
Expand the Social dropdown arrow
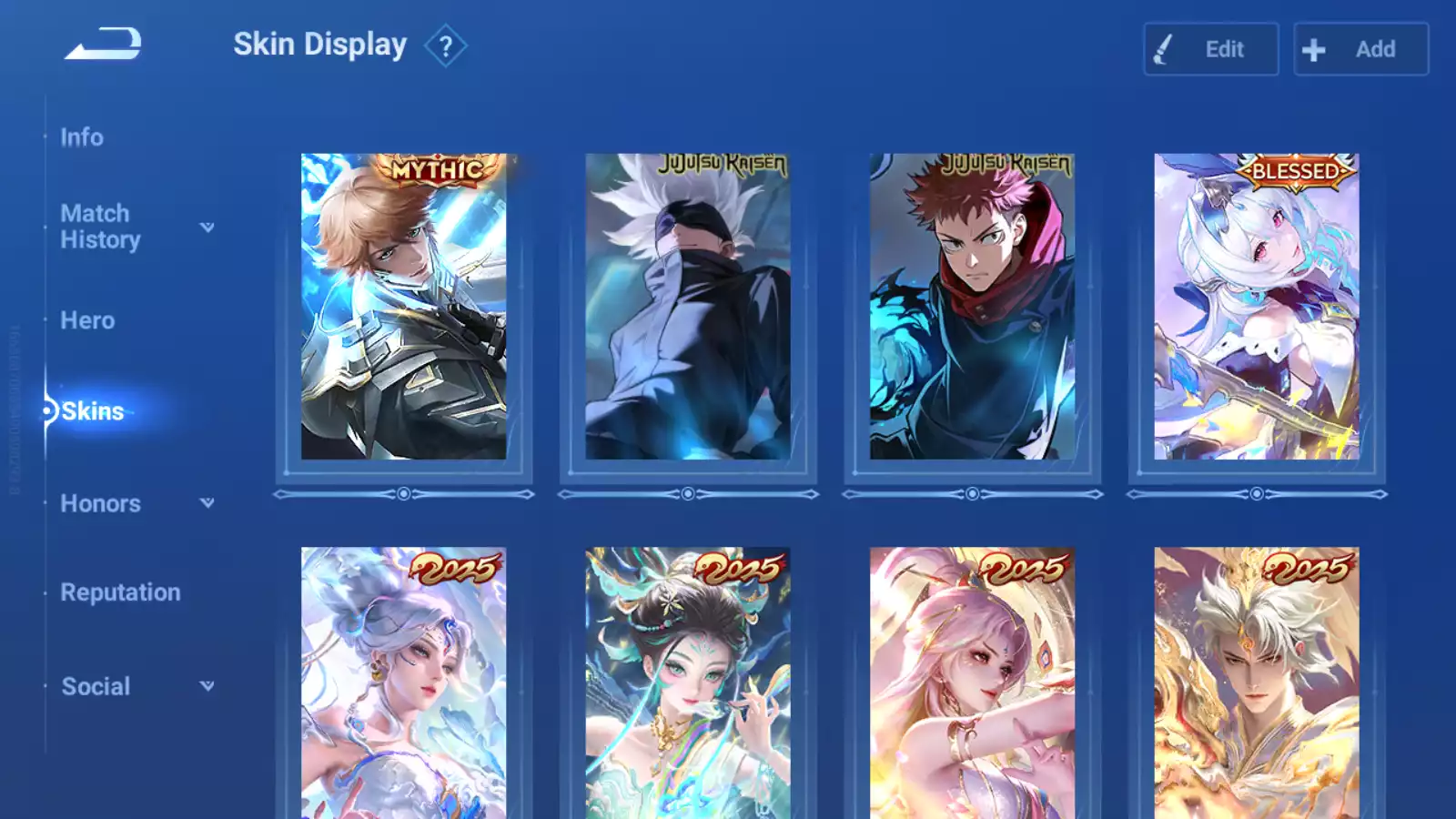(207, 686)
